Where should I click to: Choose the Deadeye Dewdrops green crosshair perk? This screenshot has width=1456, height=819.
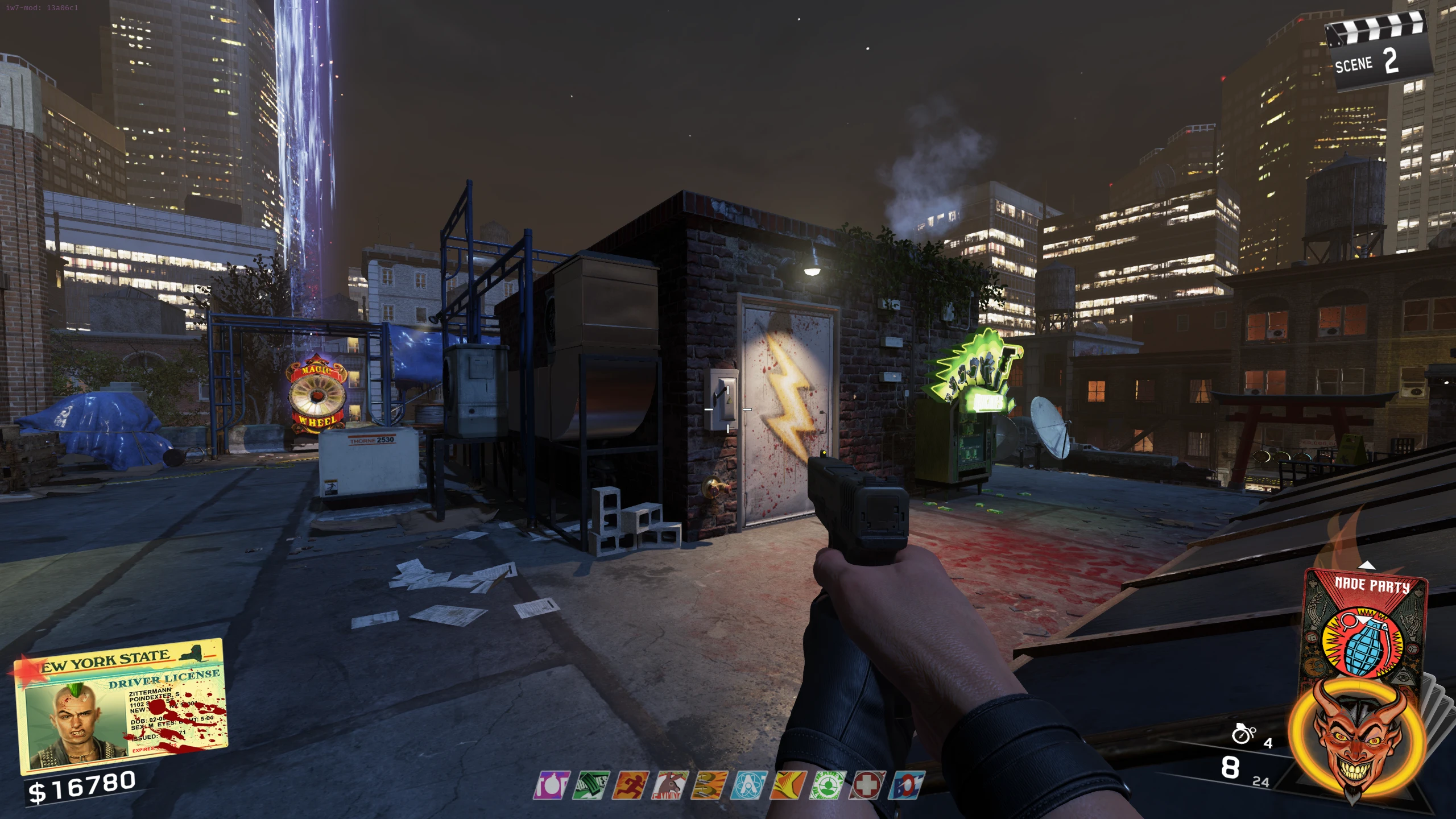[828, 785]
